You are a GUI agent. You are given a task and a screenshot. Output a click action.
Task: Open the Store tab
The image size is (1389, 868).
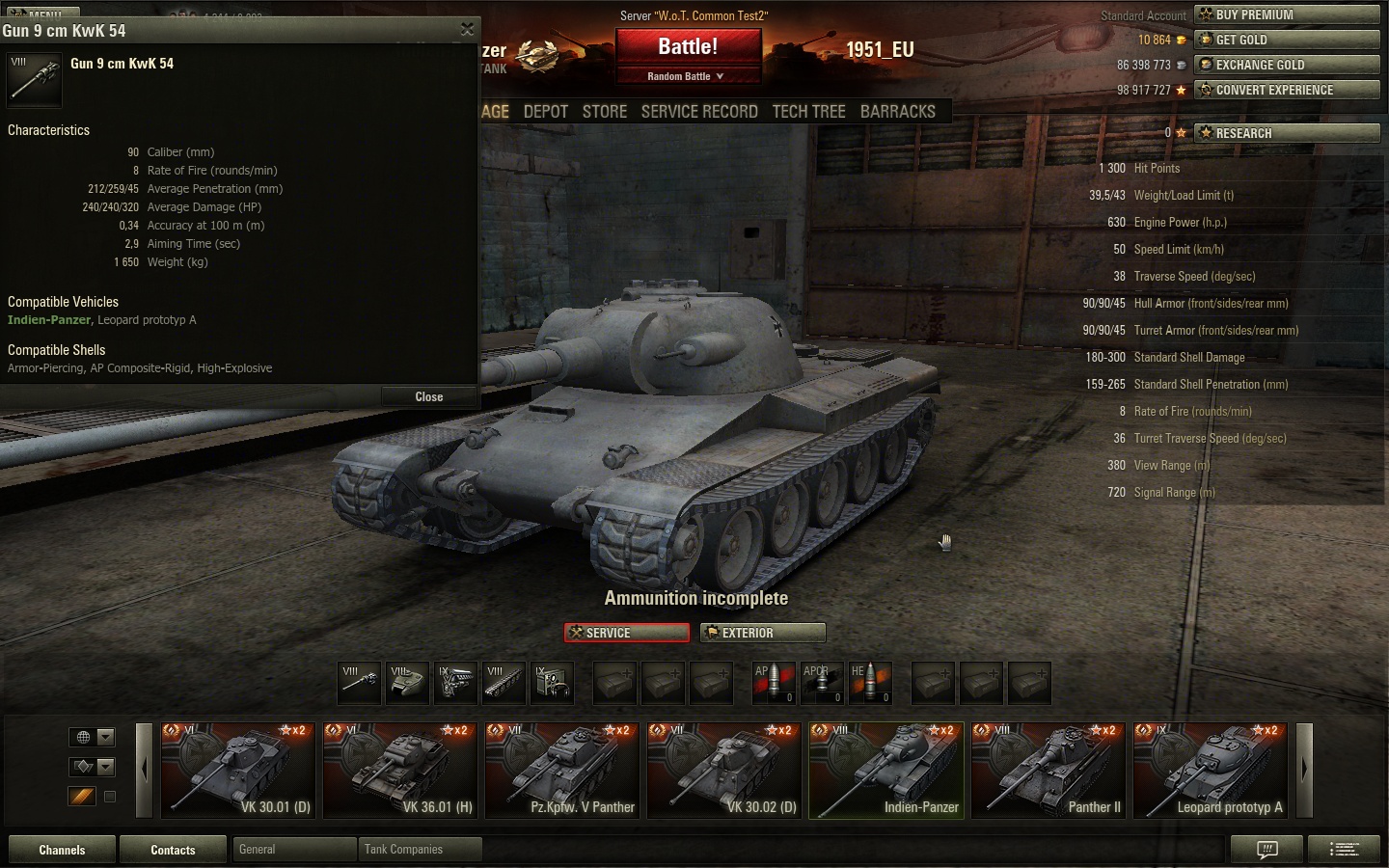tap(605, 112)
